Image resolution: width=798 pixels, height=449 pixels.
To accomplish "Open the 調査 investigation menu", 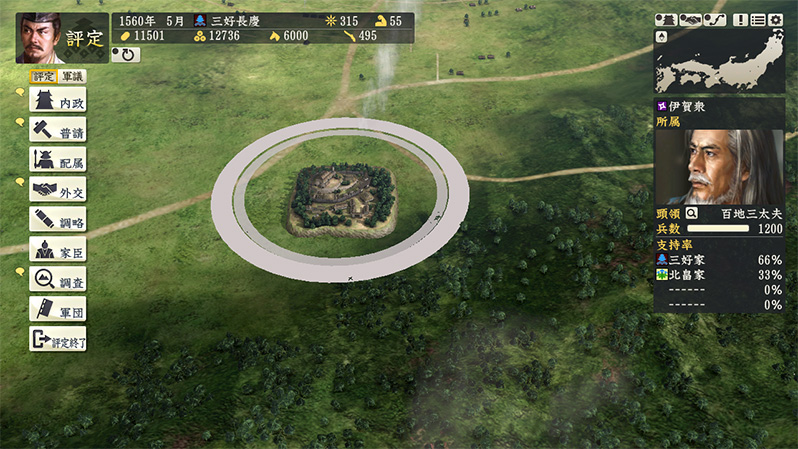I will (x=58, y=279).
